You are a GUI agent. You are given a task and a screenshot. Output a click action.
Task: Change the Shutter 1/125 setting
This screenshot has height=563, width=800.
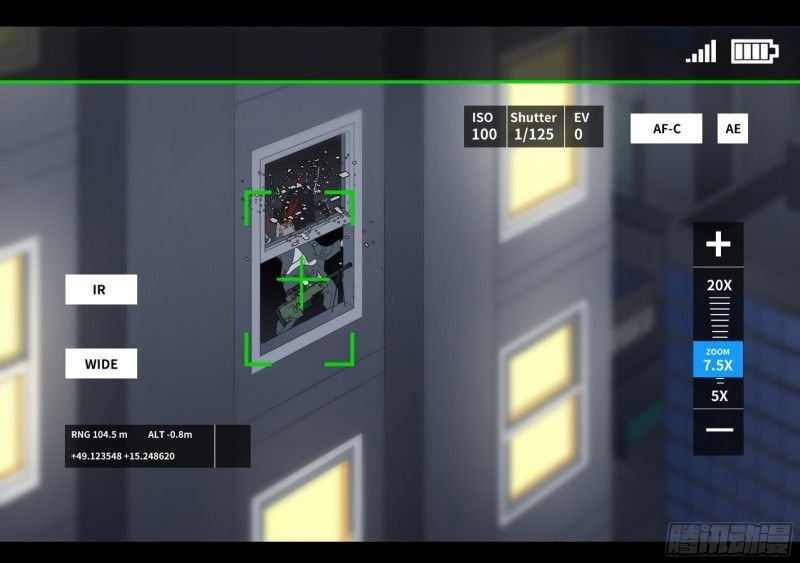pos(534,126)
